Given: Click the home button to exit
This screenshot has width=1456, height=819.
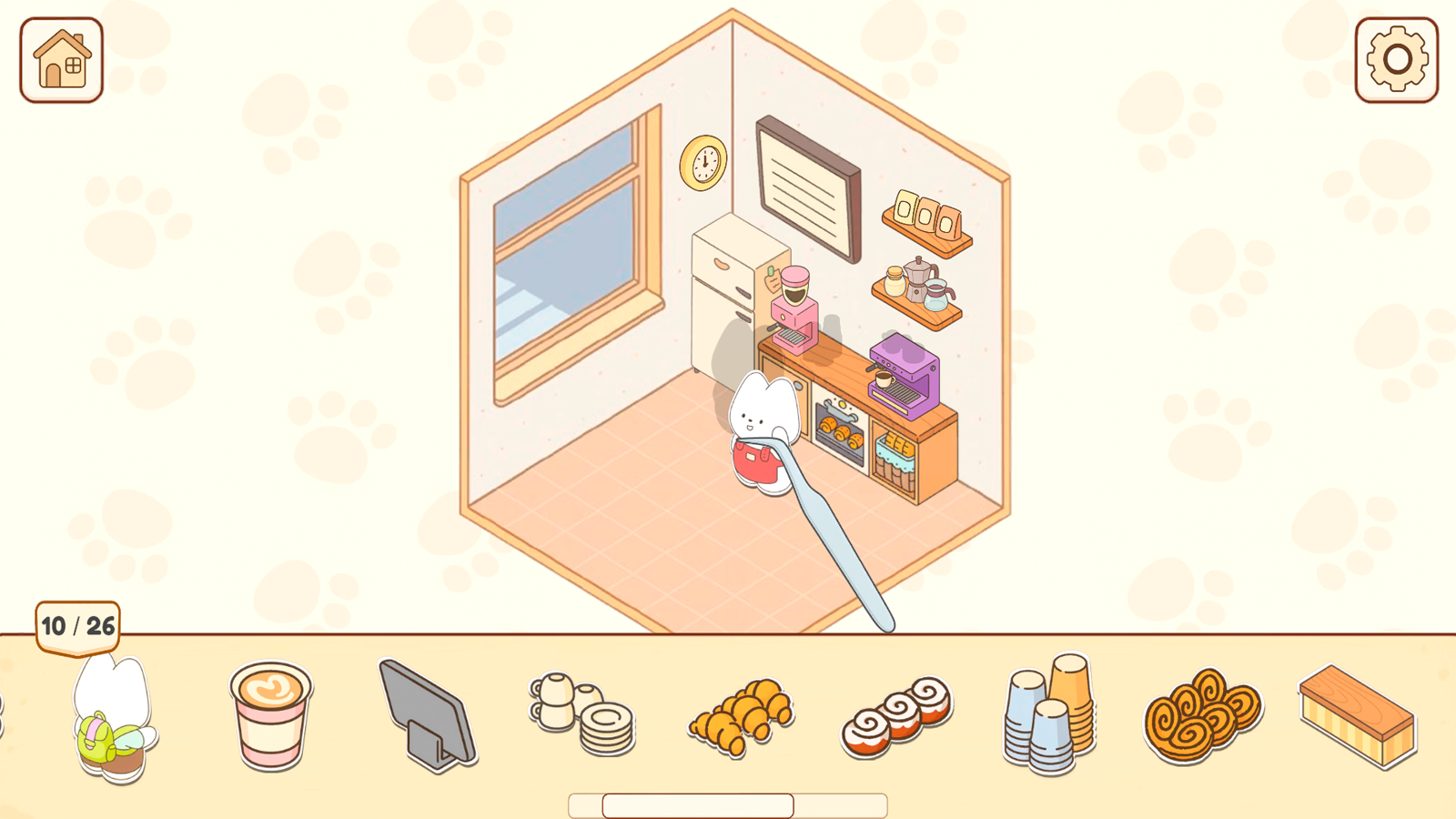Looking at the screenshot, I should pos(60,60).
